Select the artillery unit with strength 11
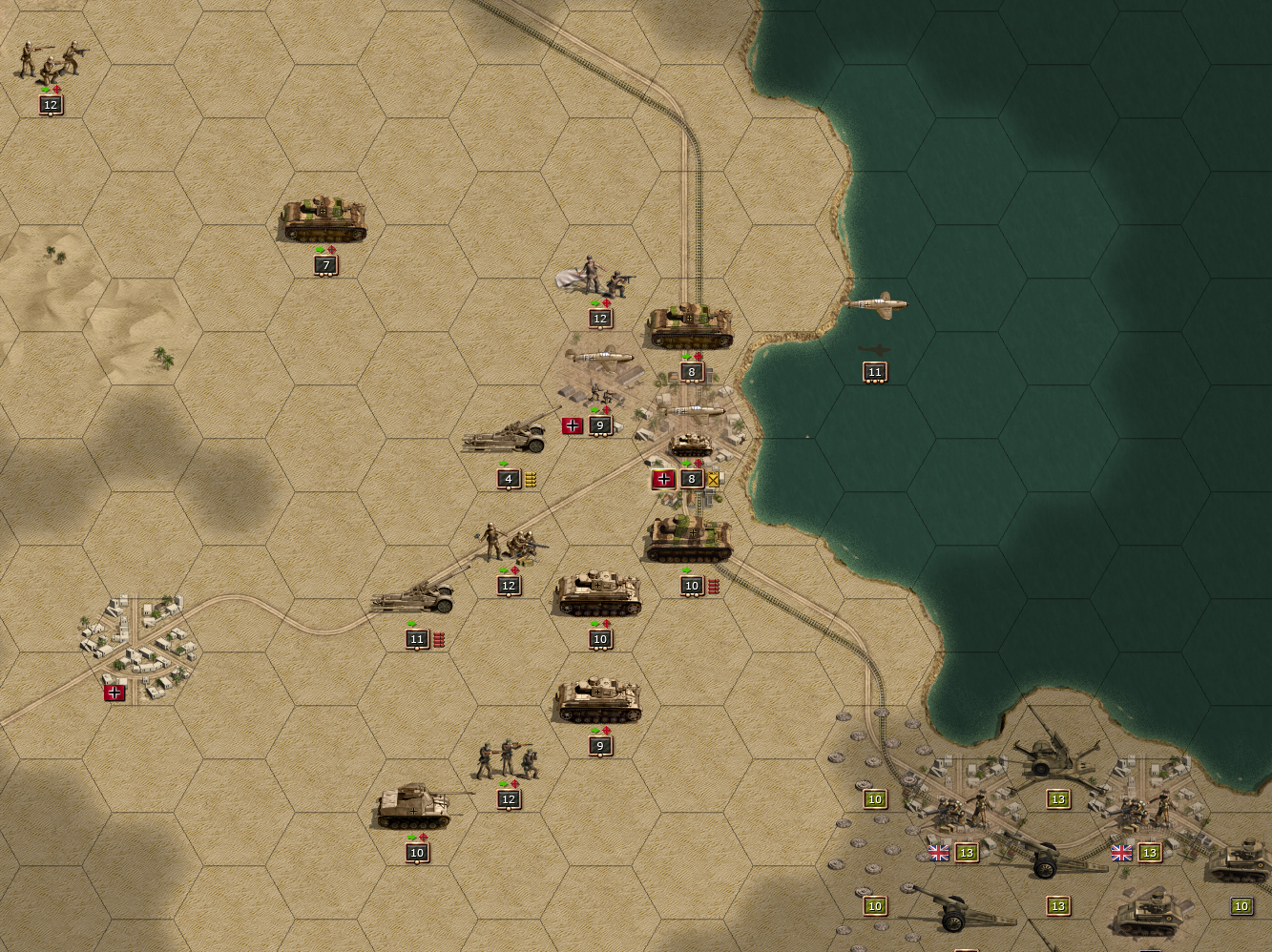The width and height of the screenshot is (1272, 952). pos(415,597)
